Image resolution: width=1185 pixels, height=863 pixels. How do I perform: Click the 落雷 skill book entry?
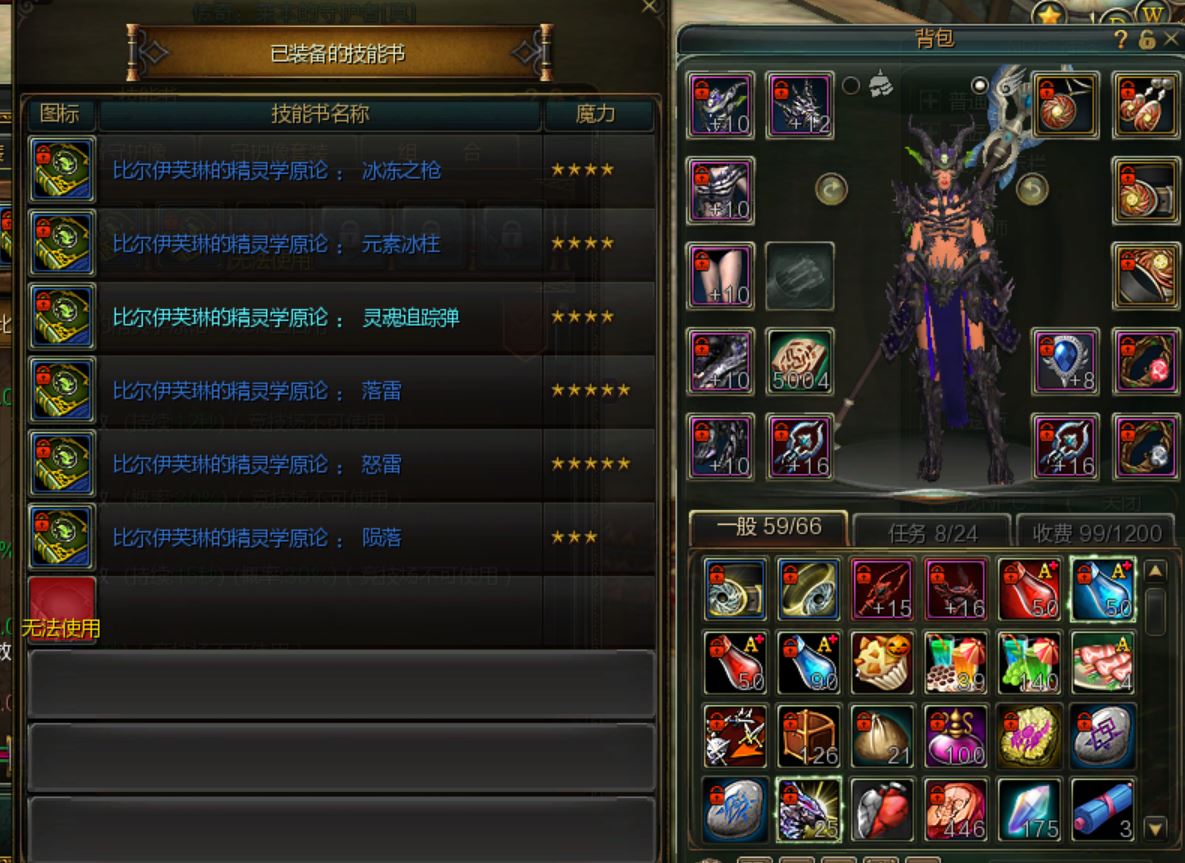pos(340,391)
